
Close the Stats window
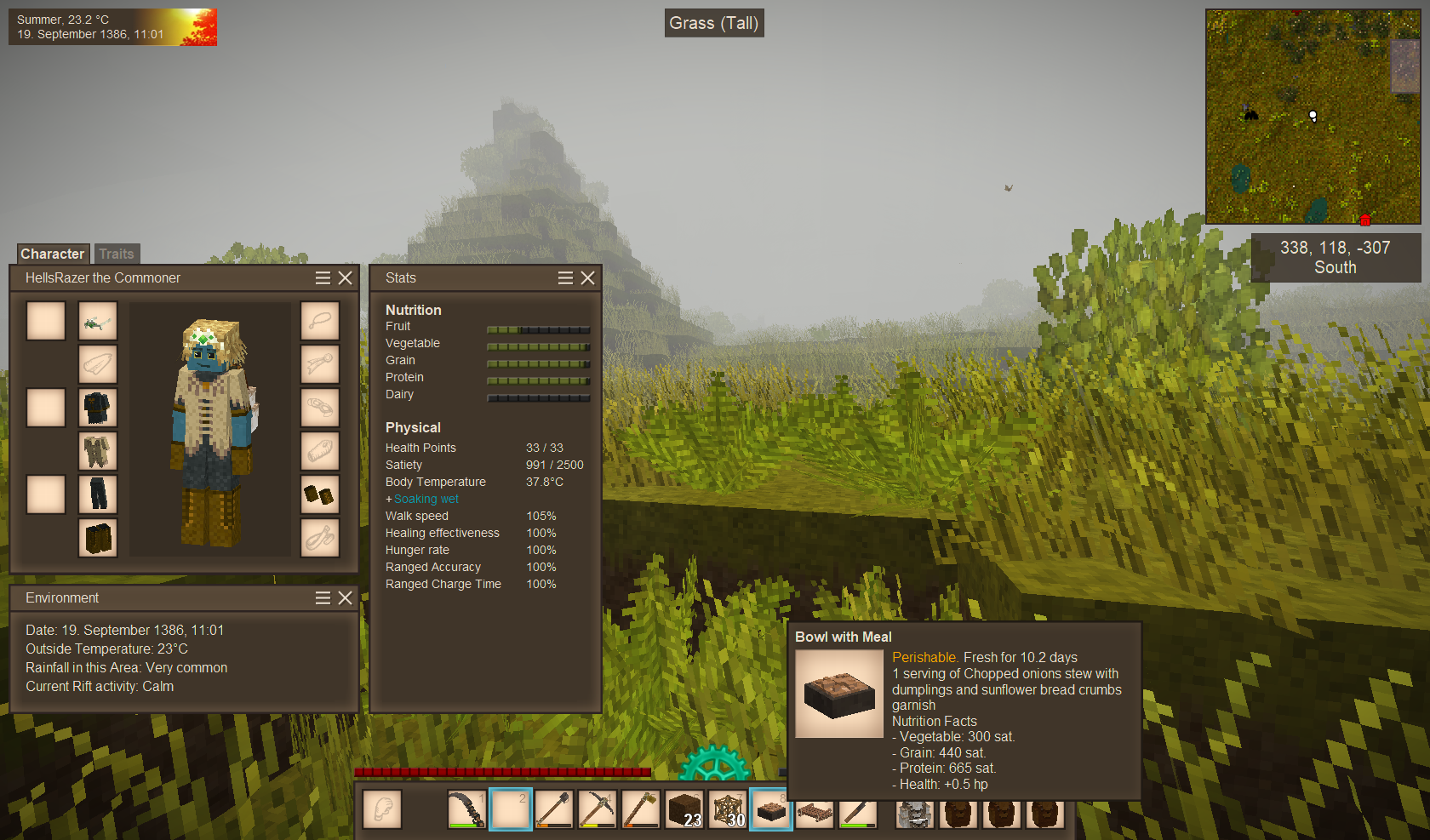coord(587,278)
